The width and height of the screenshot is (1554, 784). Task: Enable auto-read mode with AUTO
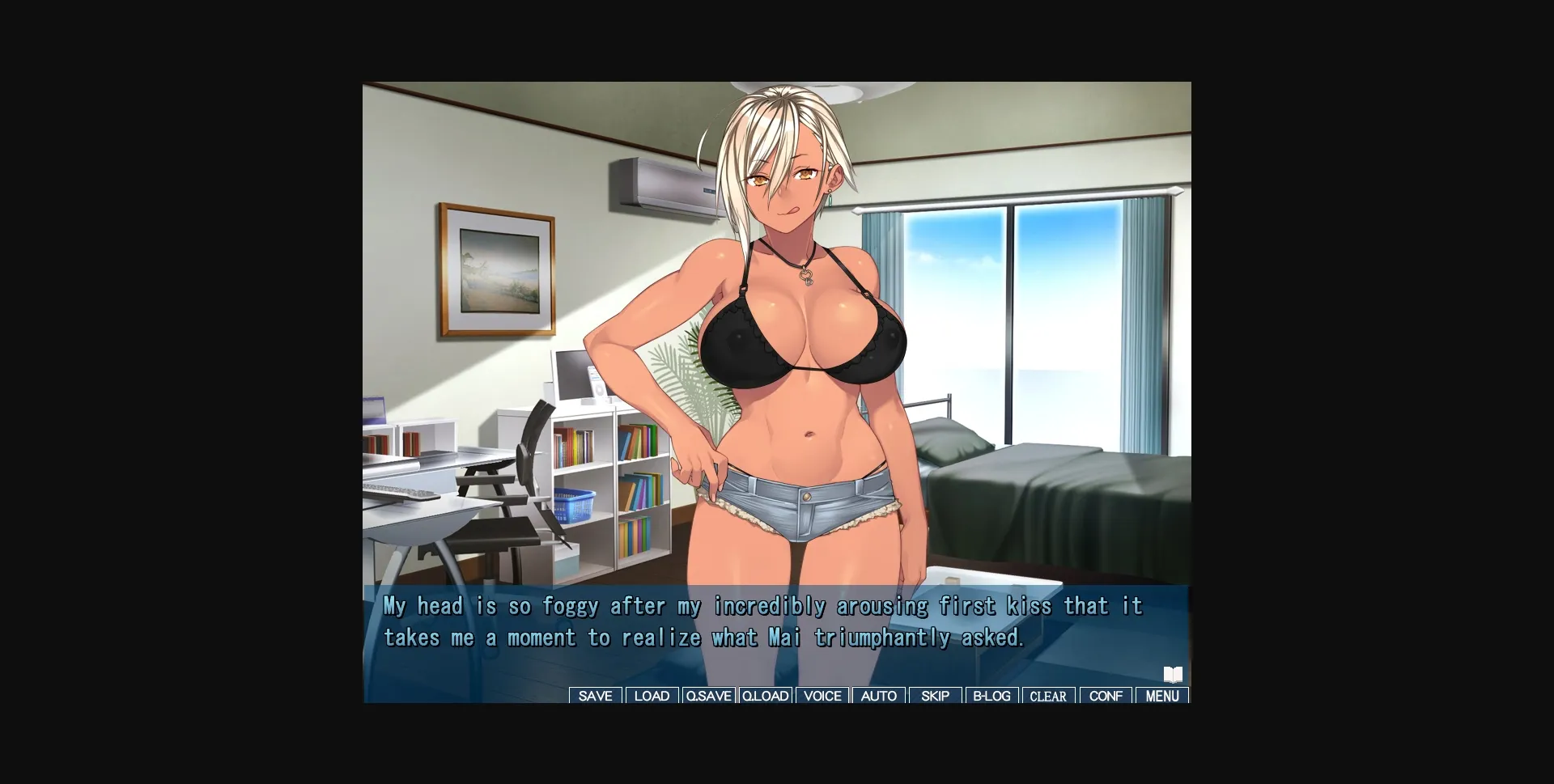coord(879,696)
